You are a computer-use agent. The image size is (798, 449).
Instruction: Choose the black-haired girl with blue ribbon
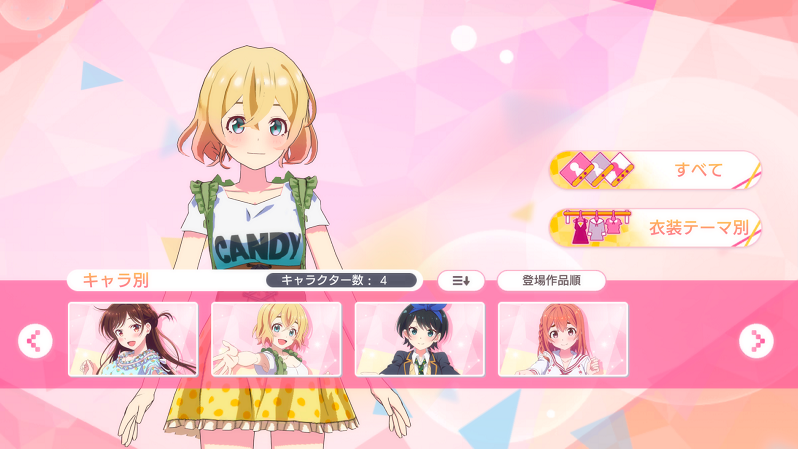point(420,339)
